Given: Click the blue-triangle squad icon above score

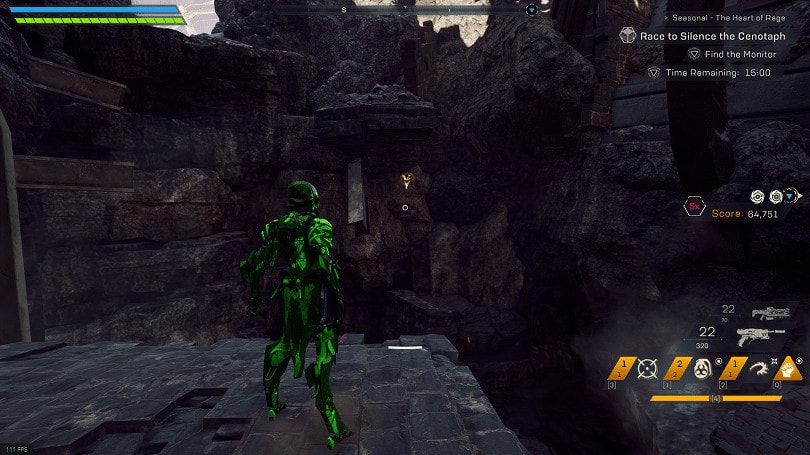Looking at the screenshot, I should (x=791, y=197).
